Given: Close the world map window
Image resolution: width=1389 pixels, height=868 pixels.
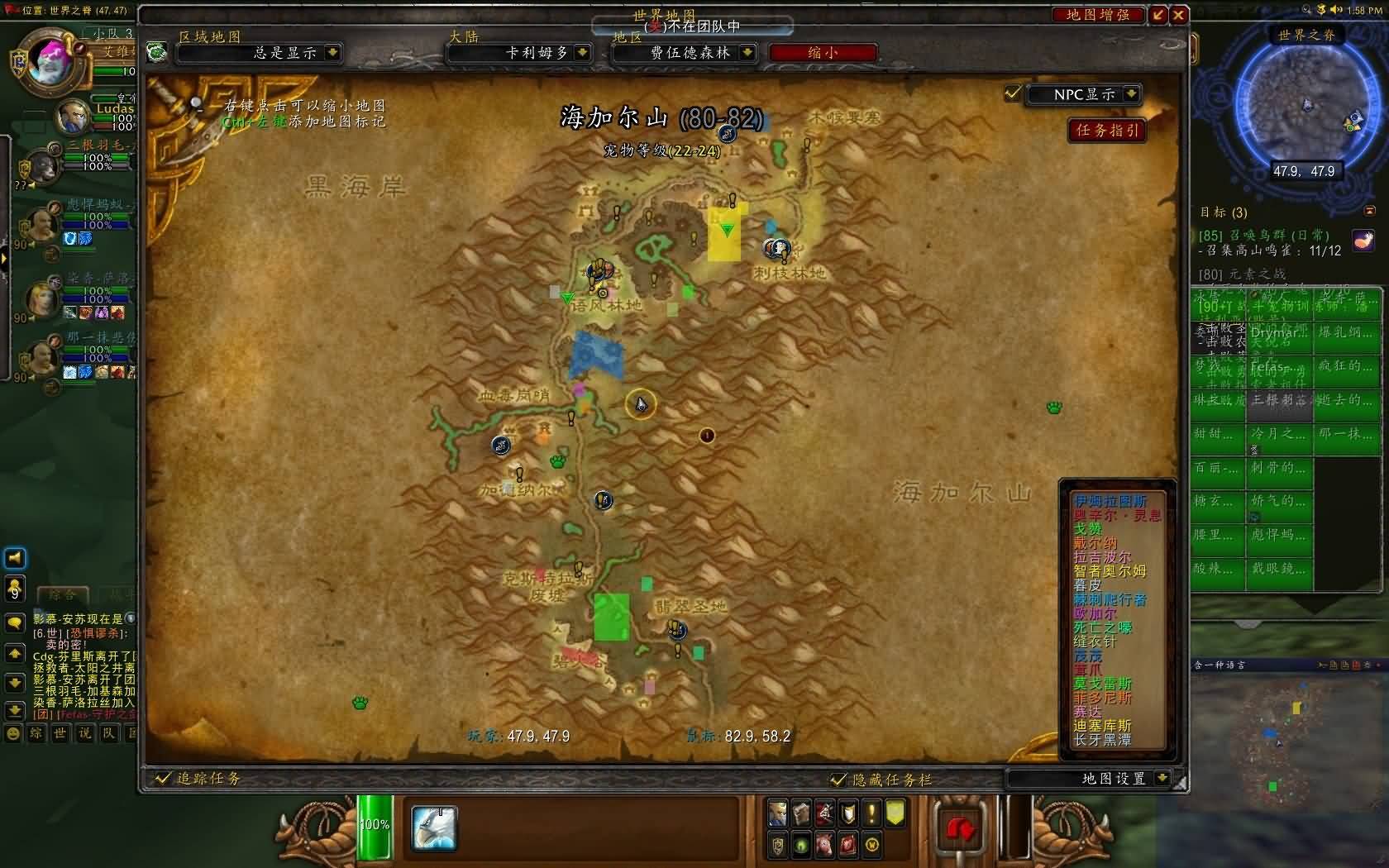Looking at the screenshot, I should point(1179,14).
